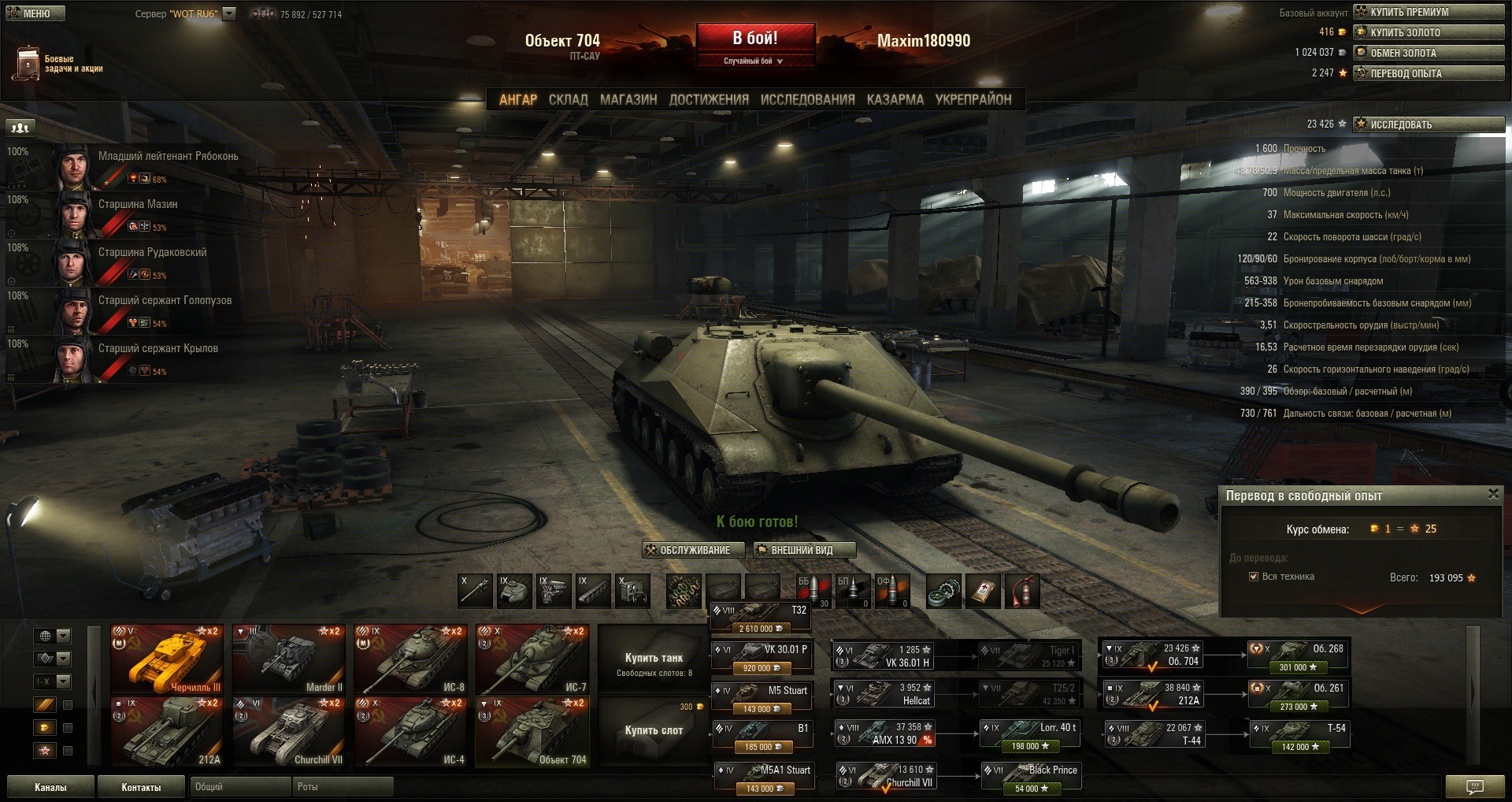Open the ИССЛЕДОВАНИЯ tab

[806, 100]
